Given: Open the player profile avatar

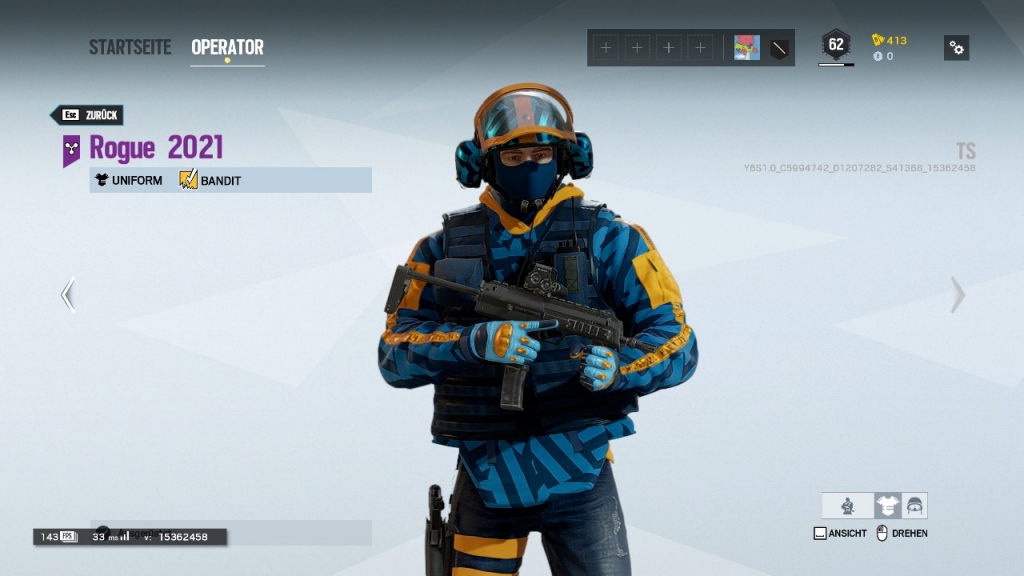Looking at the screenshot, I should [747, 48].
